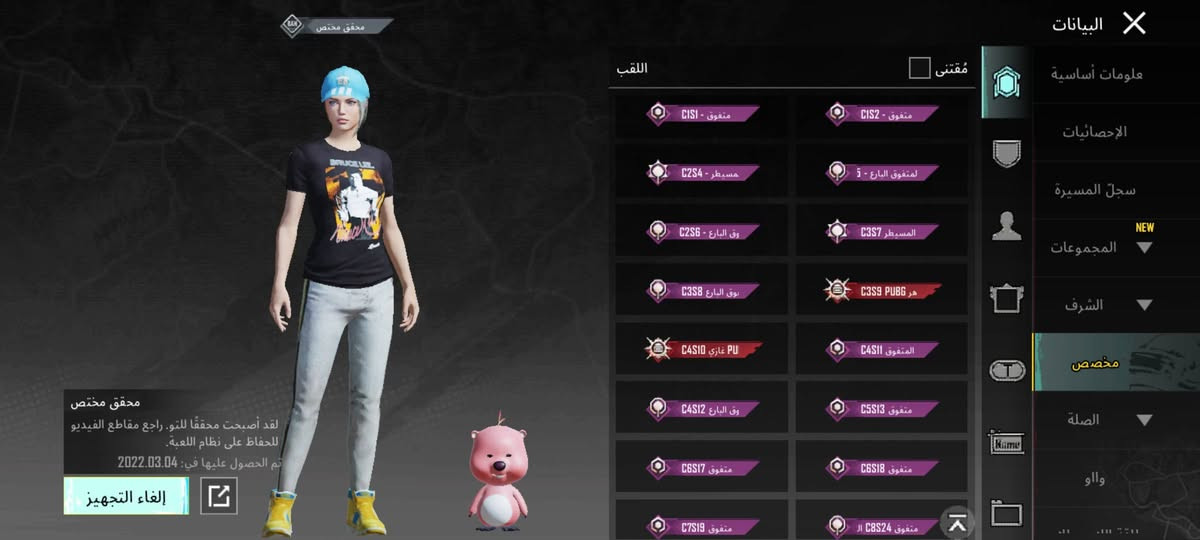The image size is (1200, 540).
Task: Open the سجل المسيرة career record
Action: tap(1095, 190)
